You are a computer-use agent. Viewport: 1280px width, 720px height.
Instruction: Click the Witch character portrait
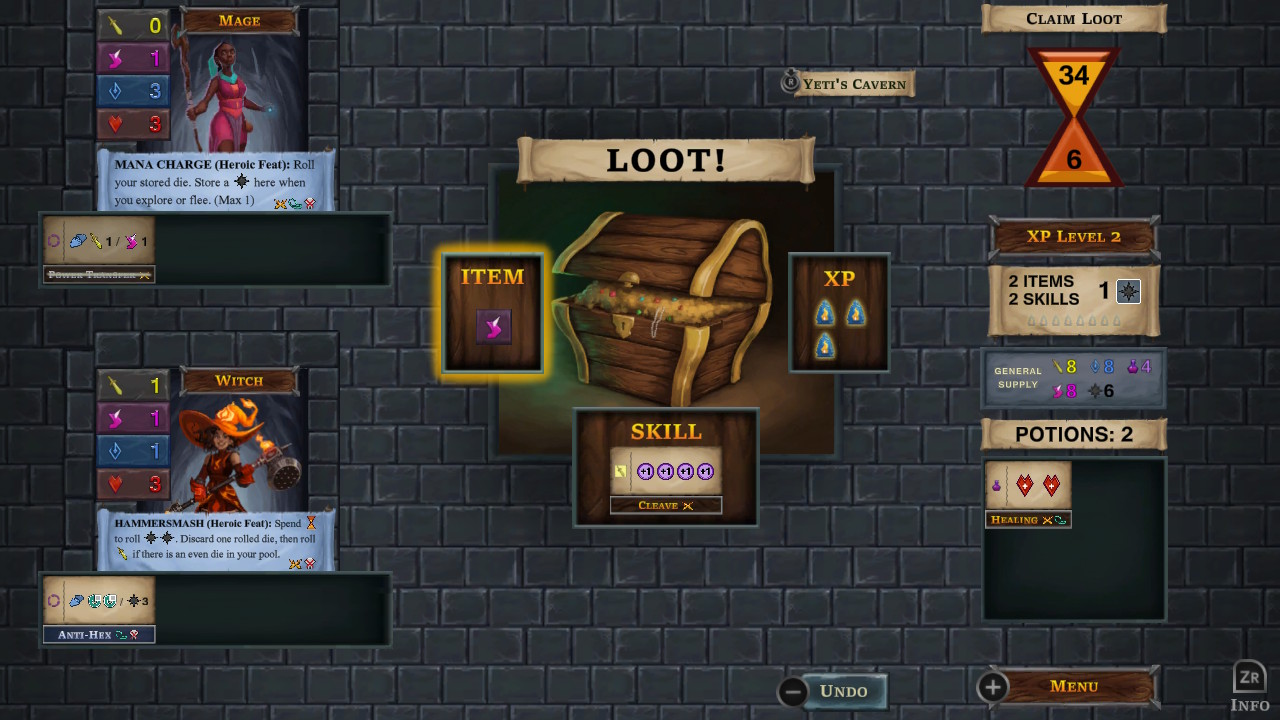240,460
